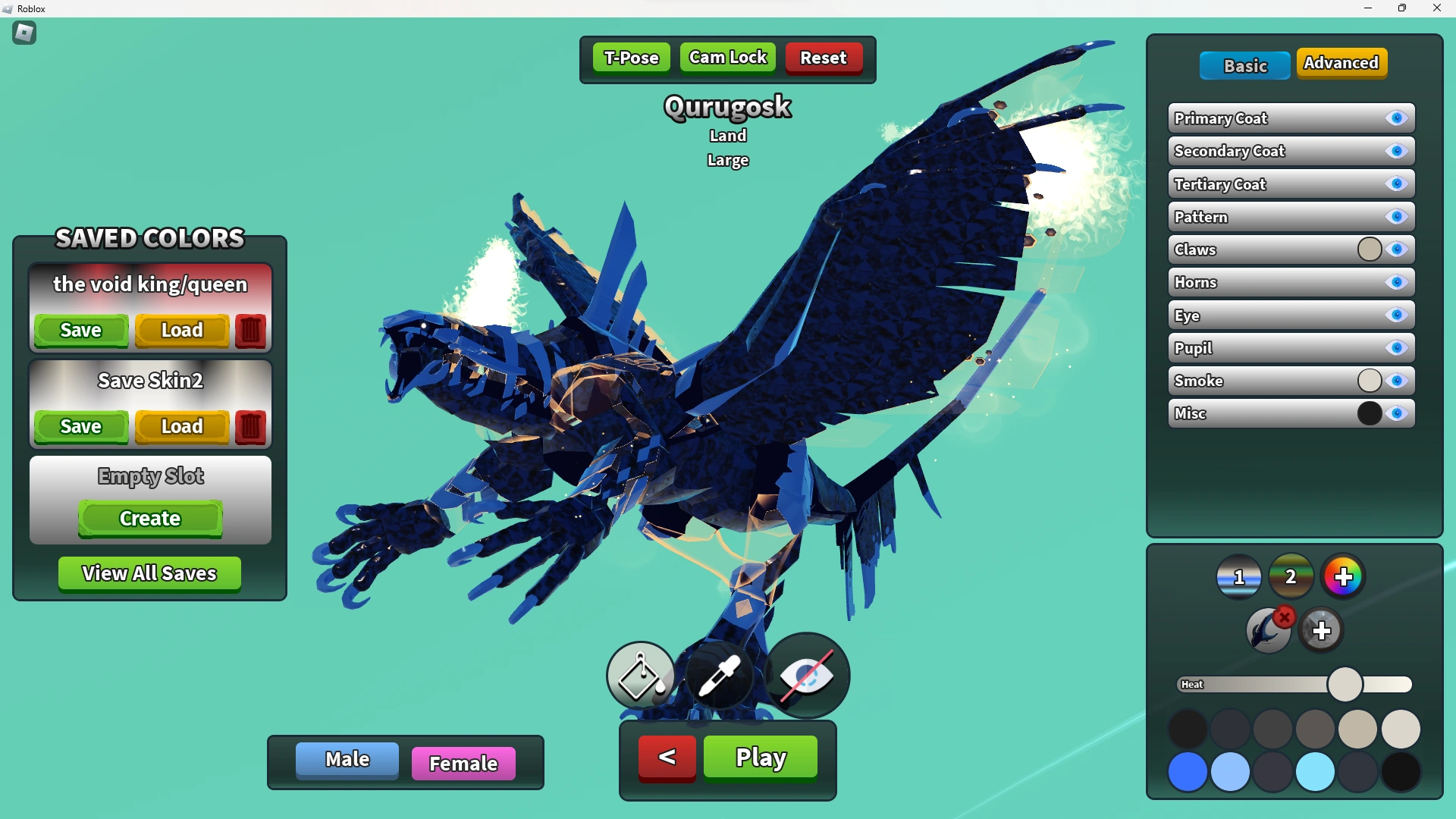Click the Roblox logo in the corner

pos(24,33)
